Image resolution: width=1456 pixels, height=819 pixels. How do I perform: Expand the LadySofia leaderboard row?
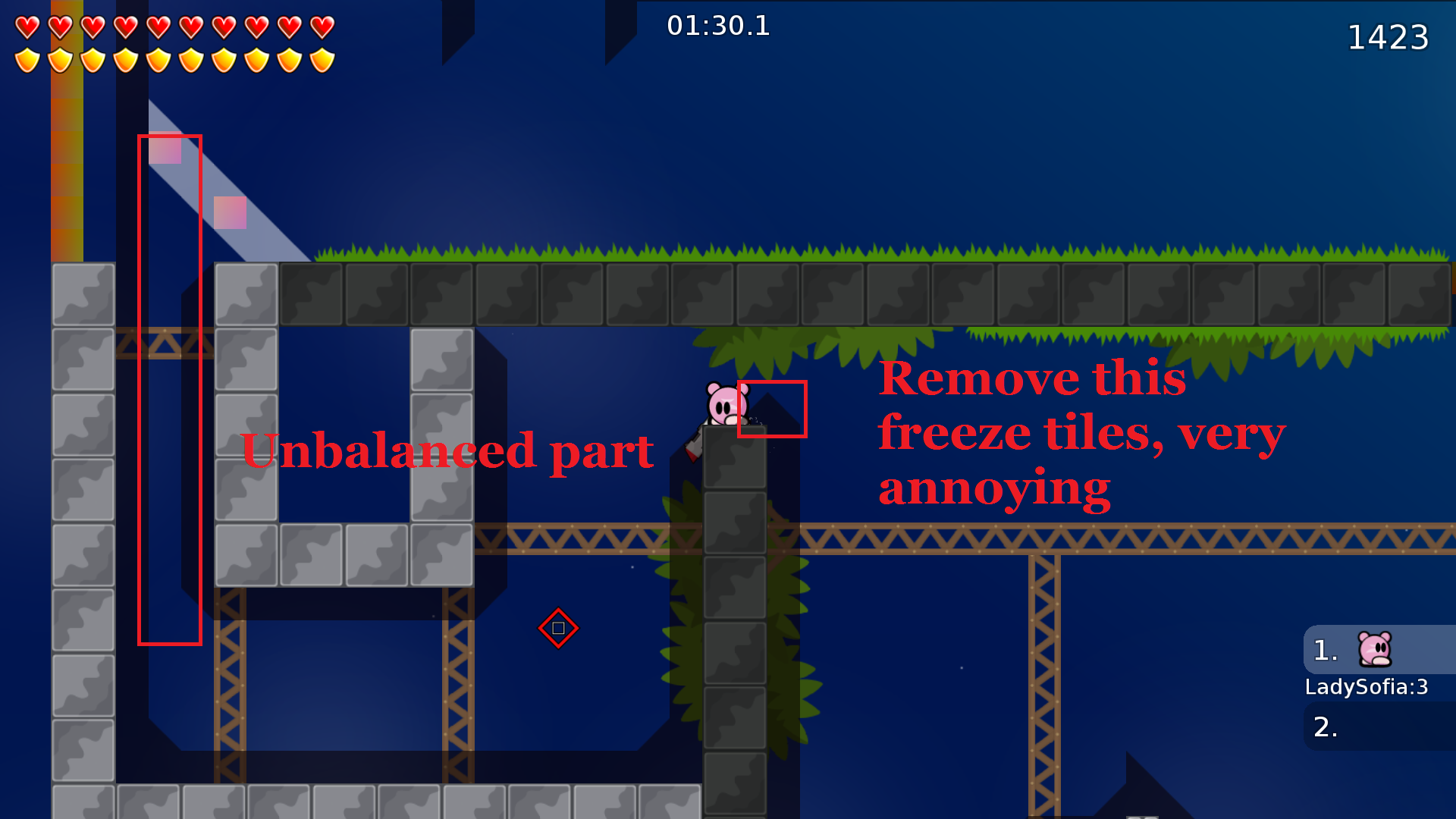coord(1367,689)
